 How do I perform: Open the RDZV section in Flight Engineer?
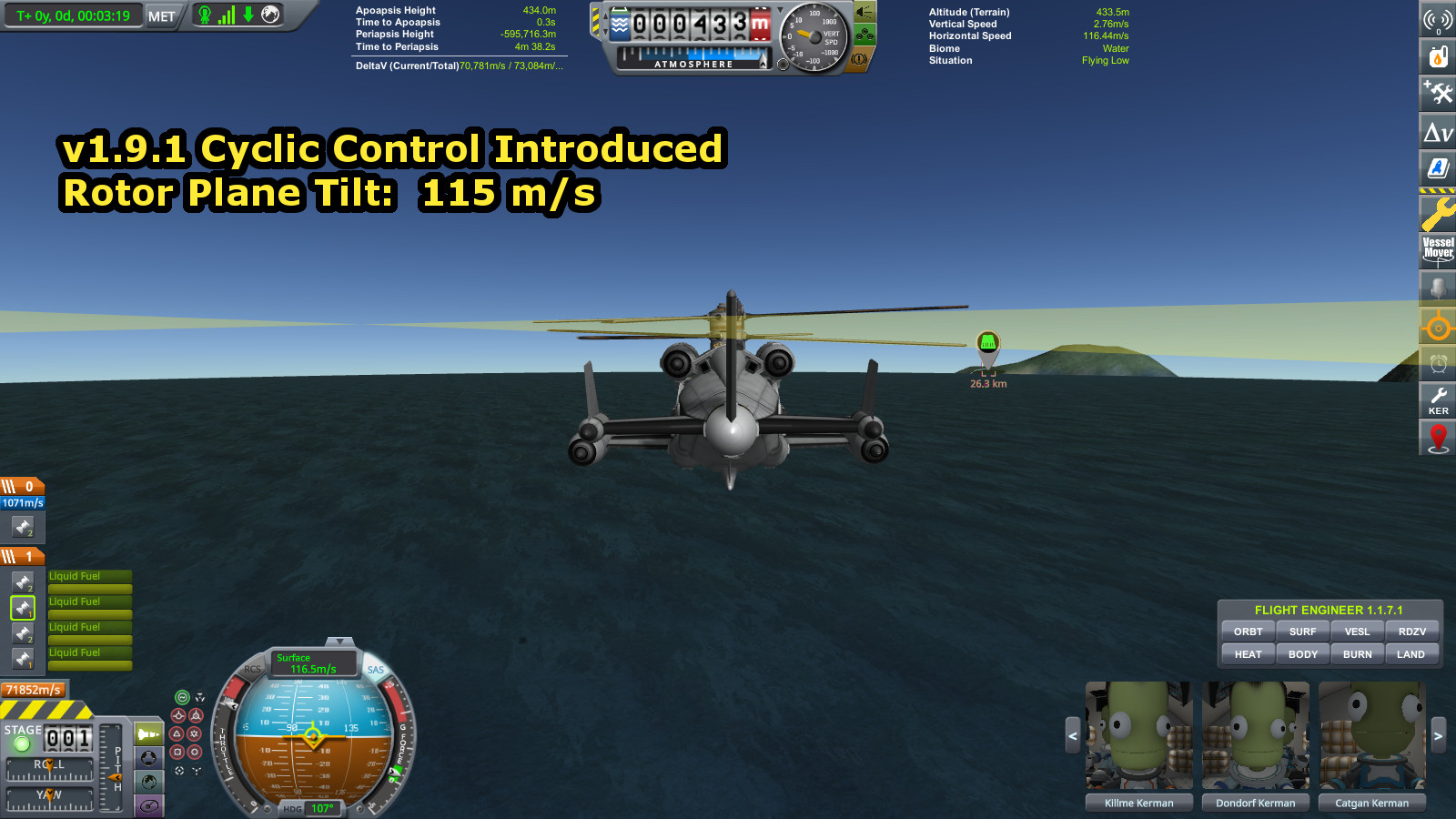1411,632
